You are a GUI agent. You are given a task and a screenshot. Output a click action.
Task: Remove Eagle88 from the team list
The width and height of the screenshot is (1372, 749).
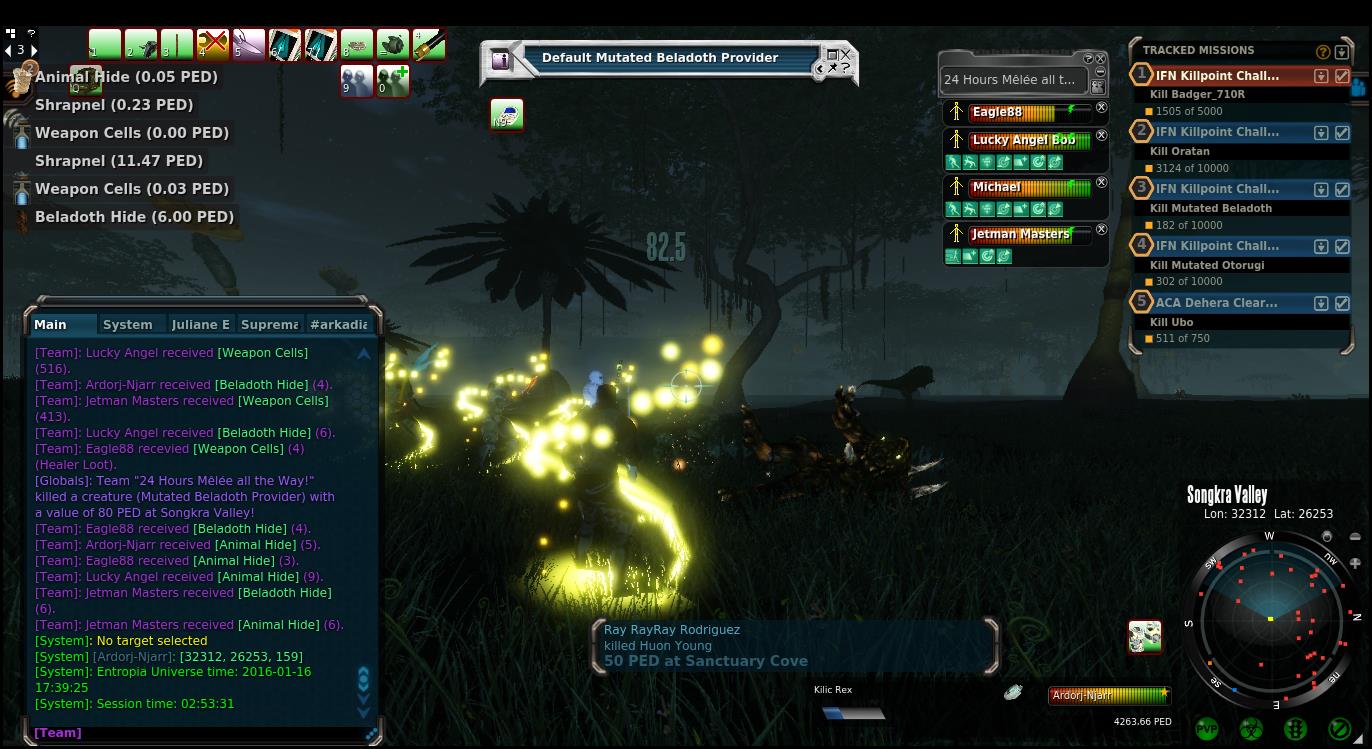(x=1101, y=108)
